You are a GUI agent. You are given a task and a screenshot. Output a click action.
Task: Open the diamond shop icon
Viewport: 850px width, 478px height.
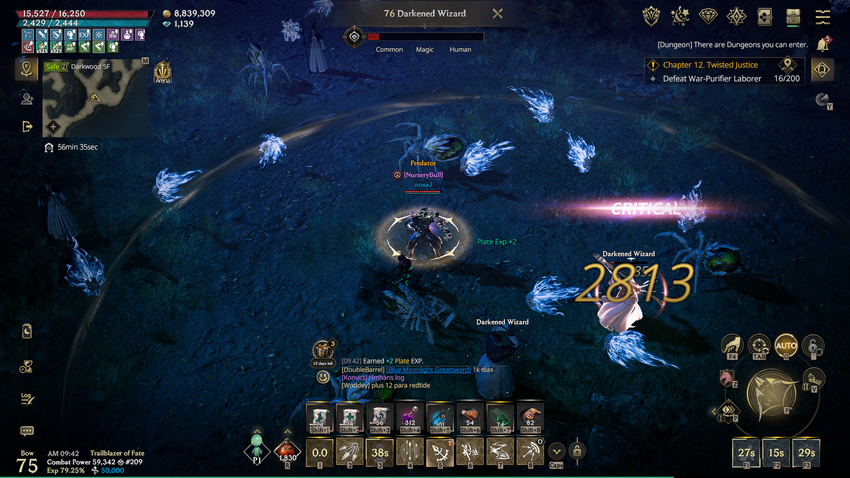coord(708,17)
